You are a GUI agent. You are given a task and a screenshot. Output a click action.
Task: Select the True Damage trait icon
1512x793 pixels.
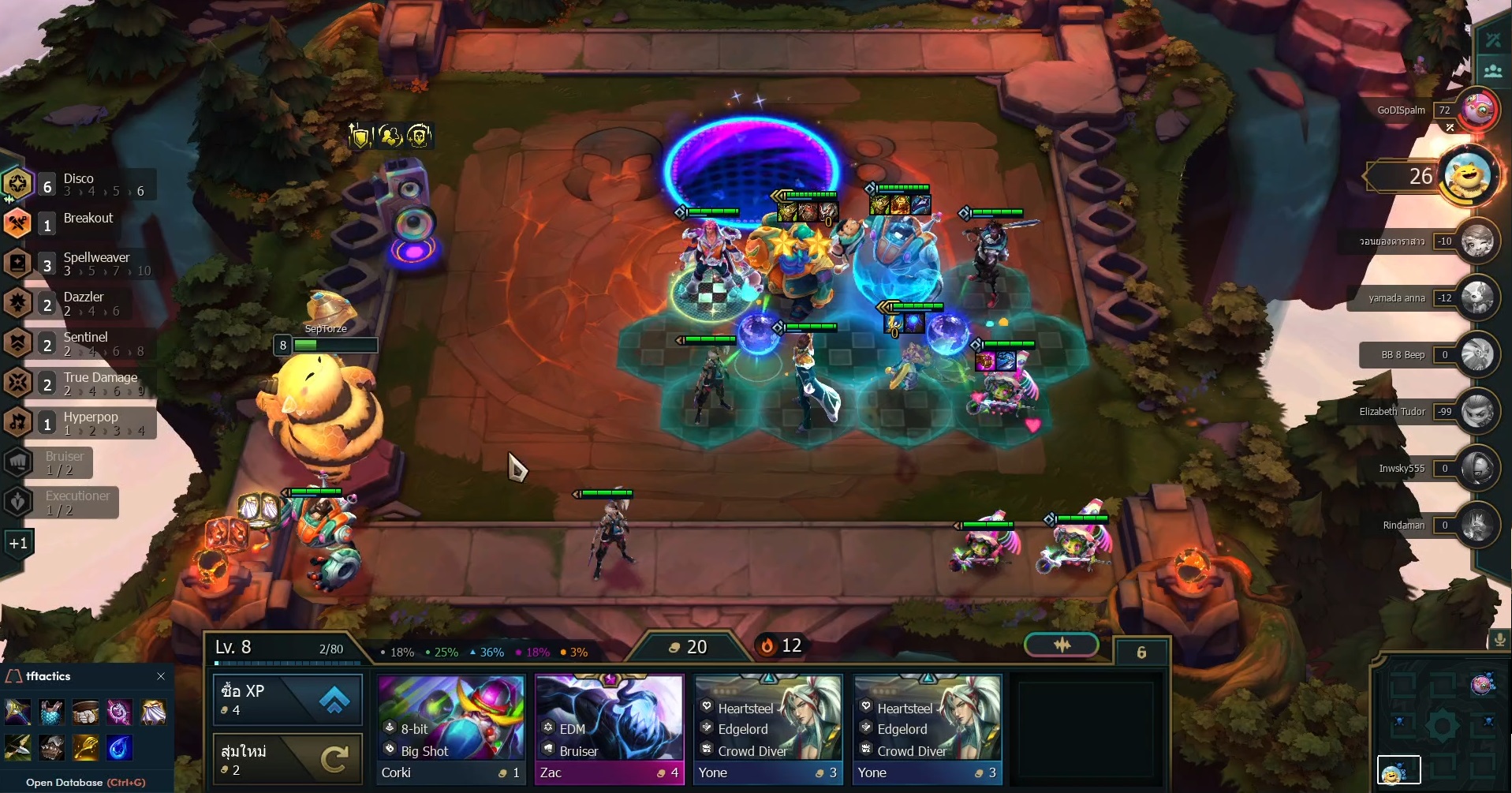click(x=17, y=383)
